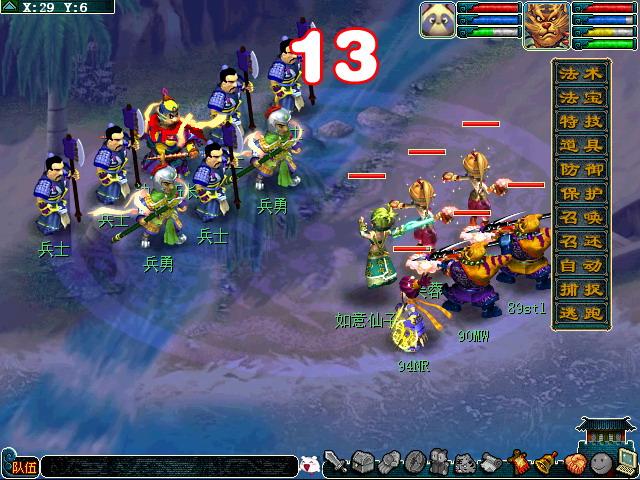Image resolution: width=640 pixels, height=480 pixels.
Task: Choose the 保护 protect command
Action: (x=581, y=196)
